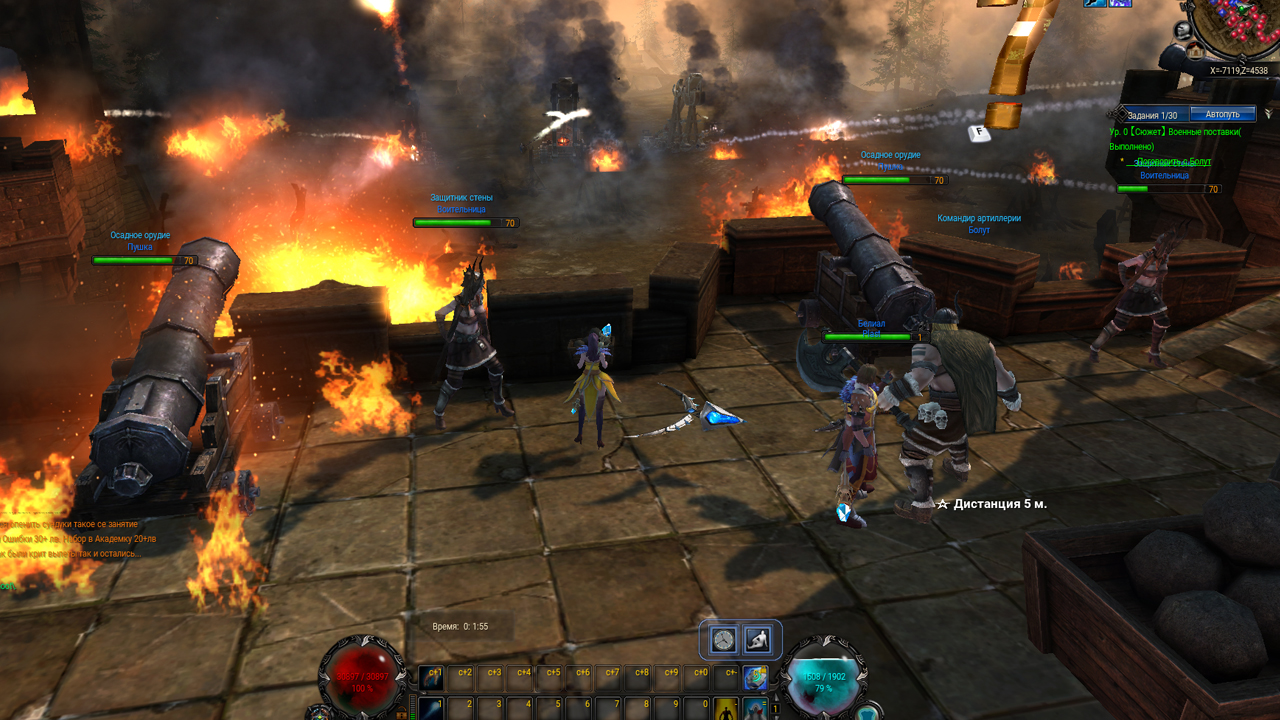
Task: Click the blue swirl icon right of c+-
Action: (x=755, y=677)
